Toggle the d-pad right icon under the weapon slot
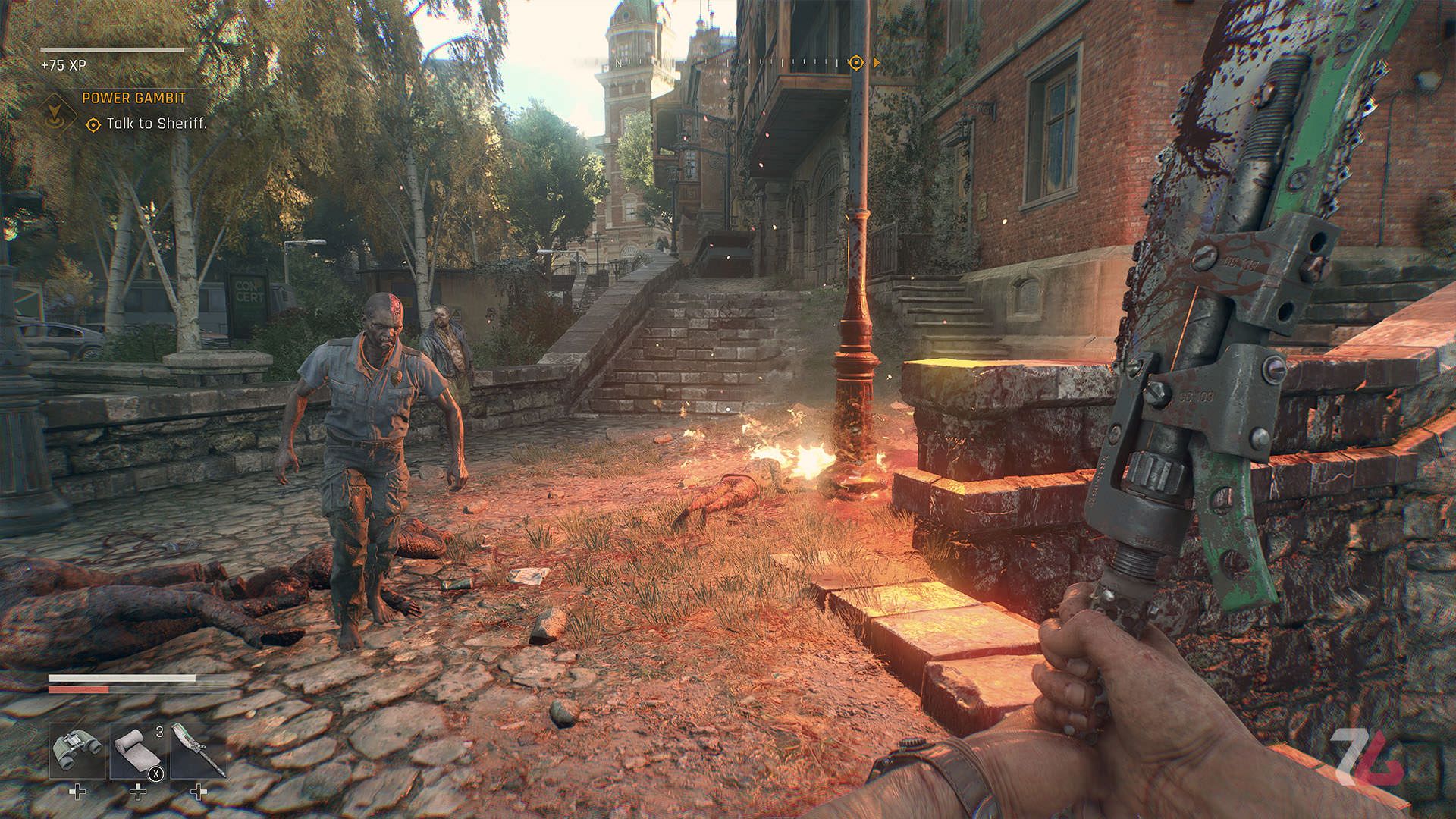 pyautogui.click(x=200, y=793)
